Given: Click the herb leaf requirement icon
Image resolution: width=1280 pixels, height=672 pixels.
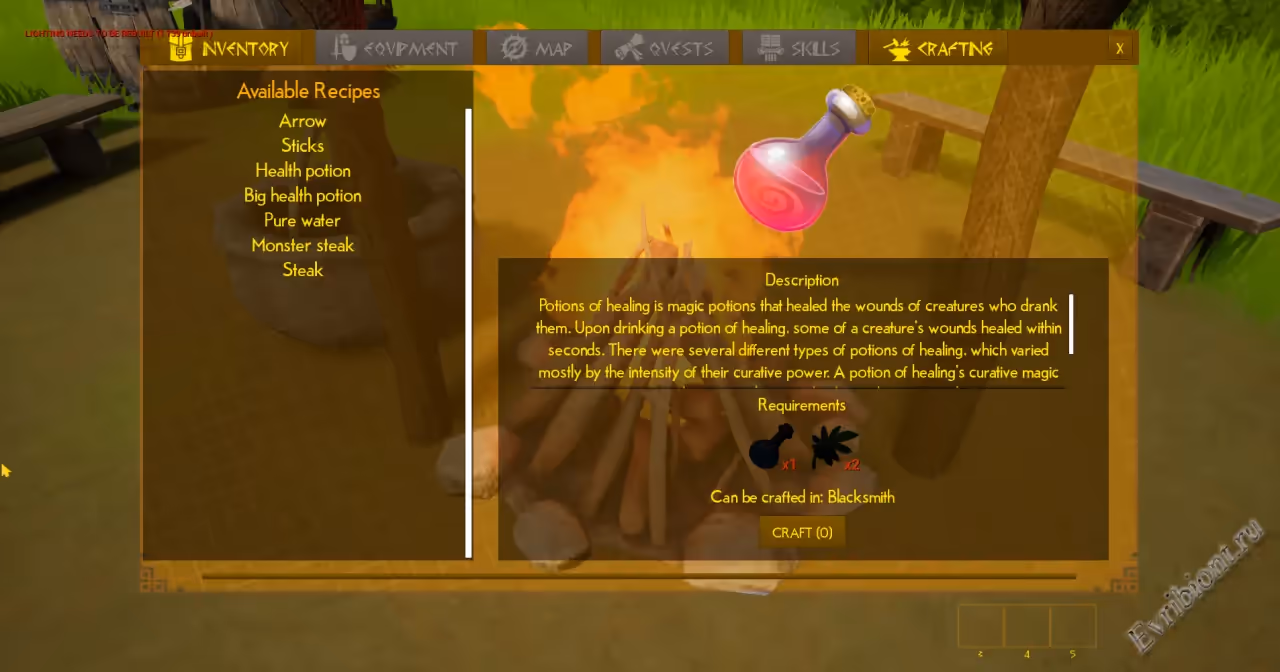Looking at the screenshot, I should [832, 447].
